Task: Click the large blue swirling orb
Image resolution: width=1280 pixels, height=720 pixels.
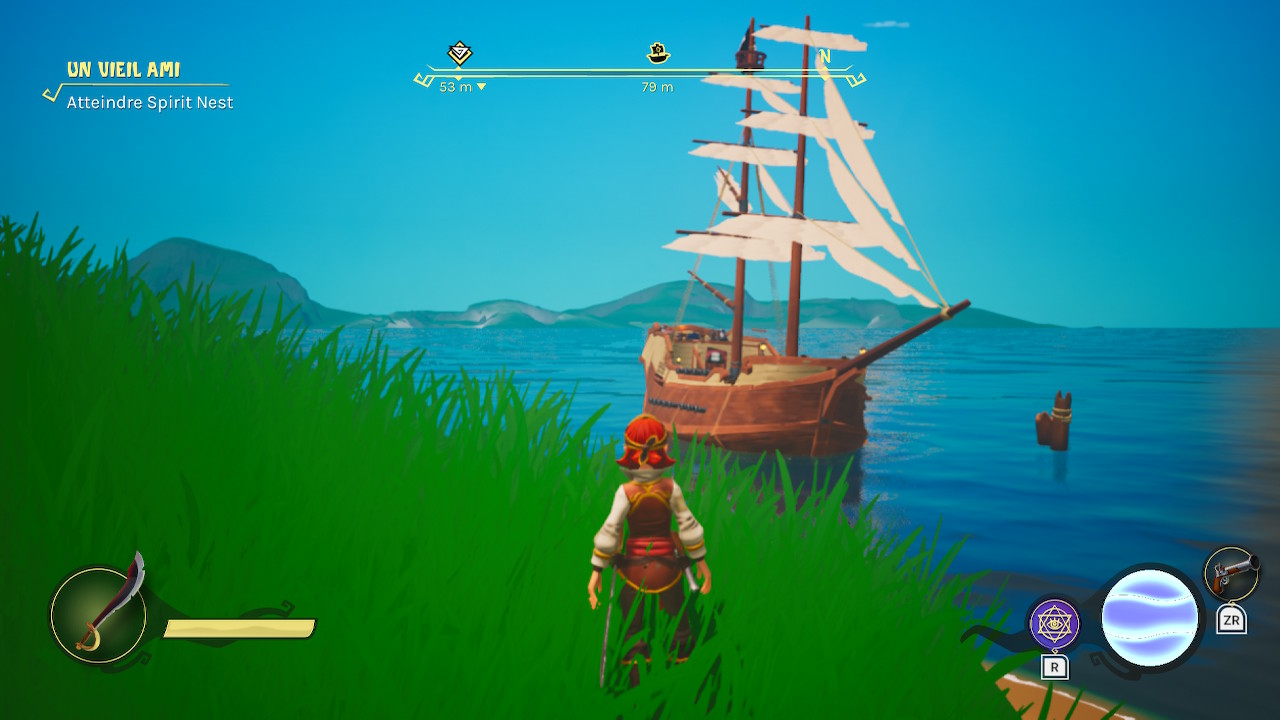Action: pyautogui.click(x=1150, y=617)
